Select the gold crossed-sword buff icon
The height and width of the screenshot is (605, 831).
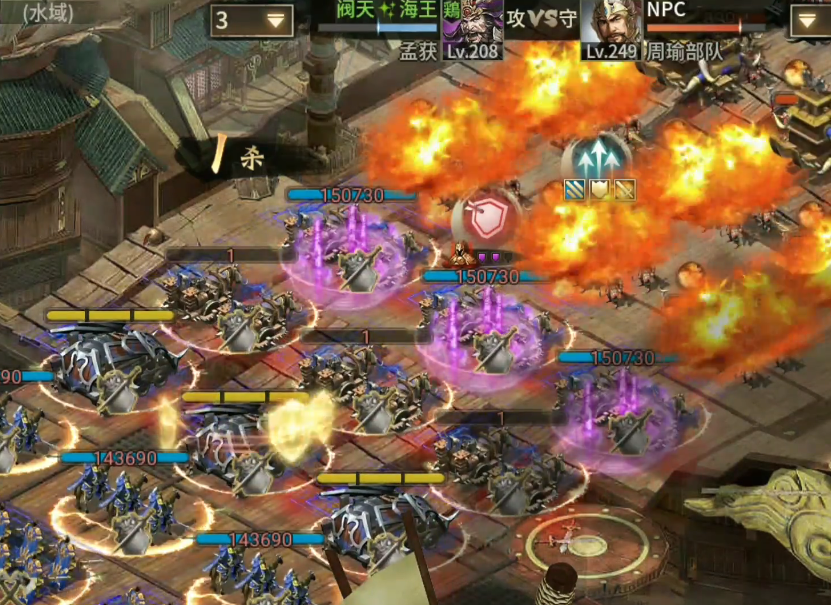click(625, 190)
